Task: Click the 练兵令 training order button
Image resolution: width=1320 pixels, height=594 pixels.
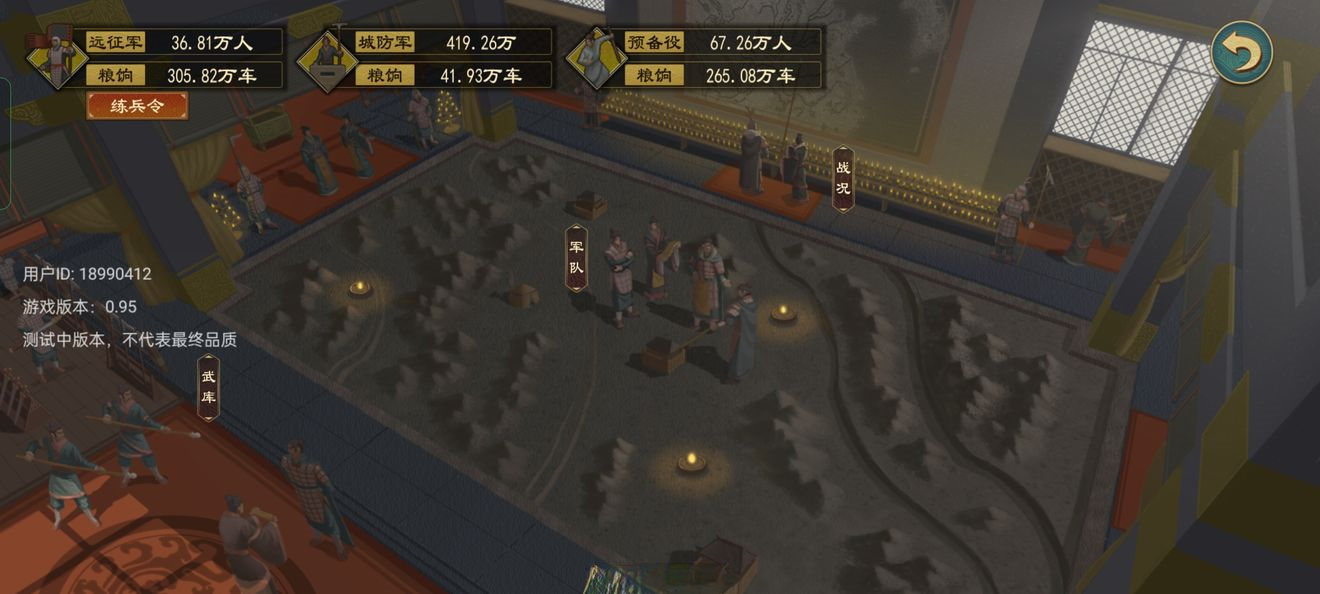Action: point(137,105)
